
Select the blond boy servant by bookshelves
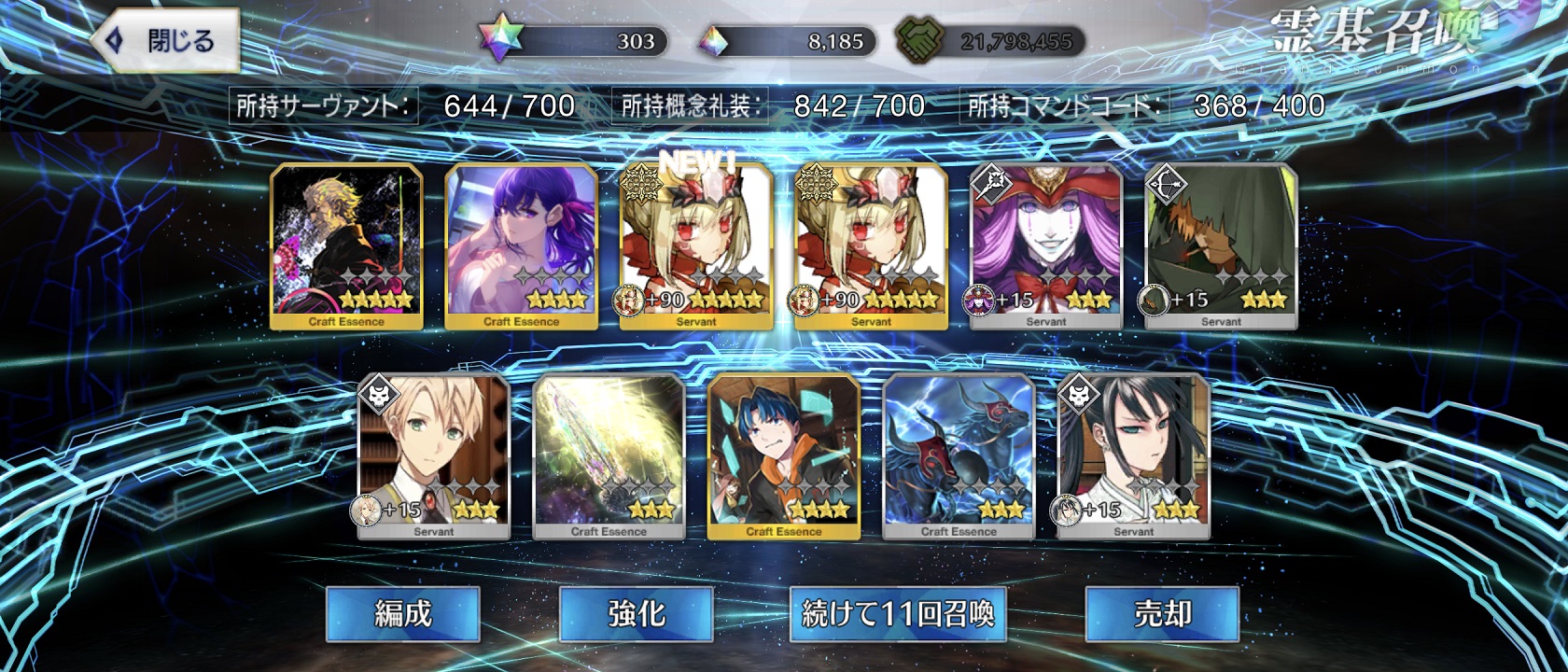[434, 456]
